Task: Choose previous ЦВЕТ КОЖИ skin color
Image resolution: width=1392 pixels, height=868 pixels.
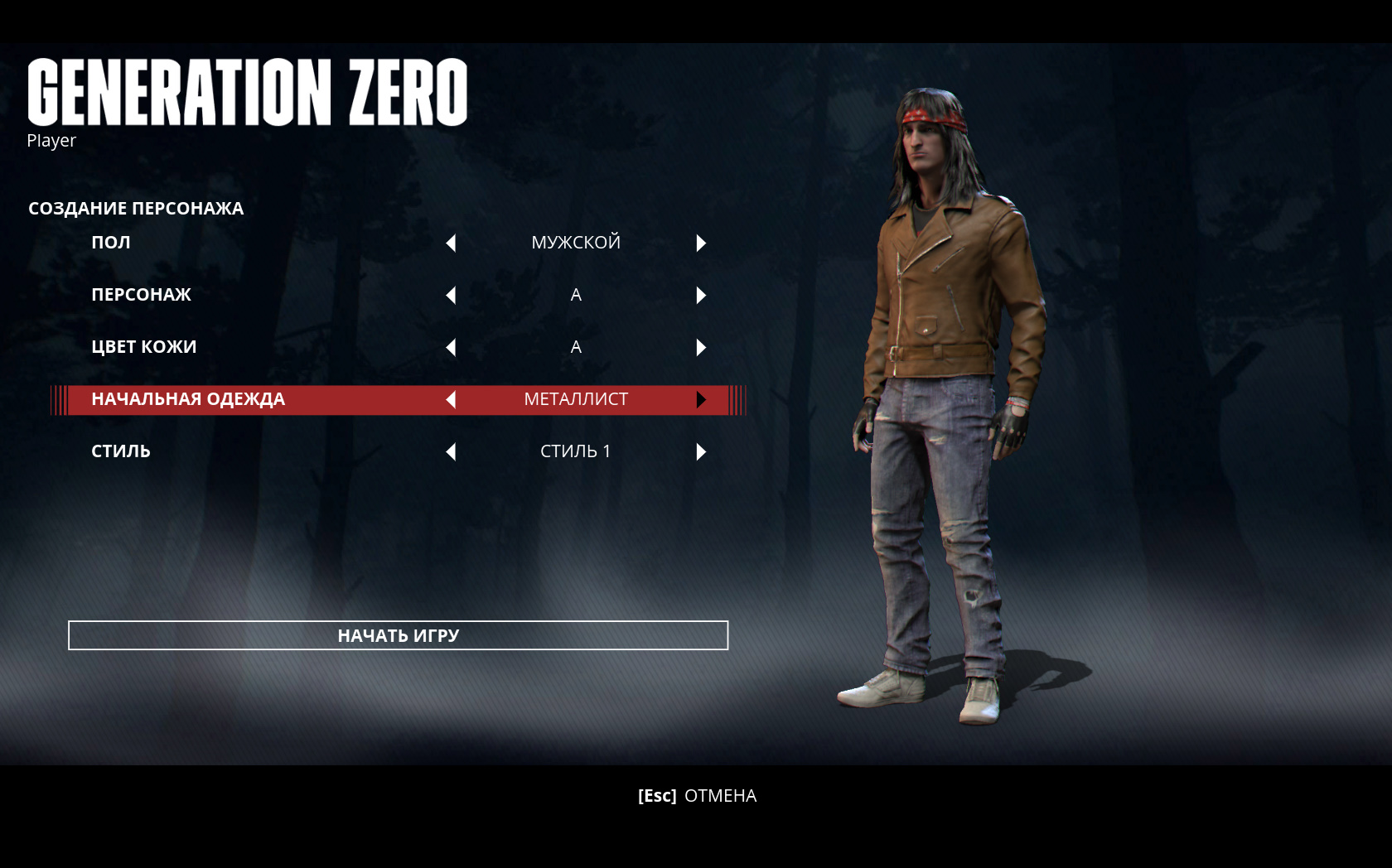Action: pyautogui.click(x=451, y=347)
